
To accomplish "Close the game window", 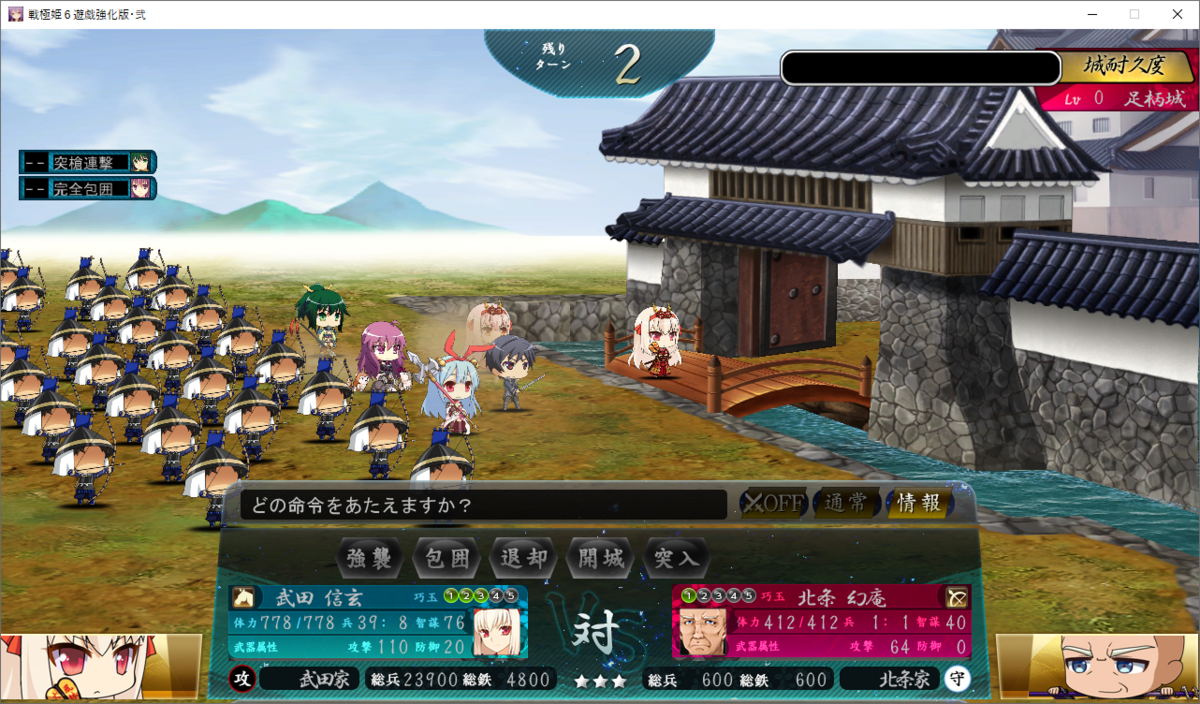I will click(1176, 14).
